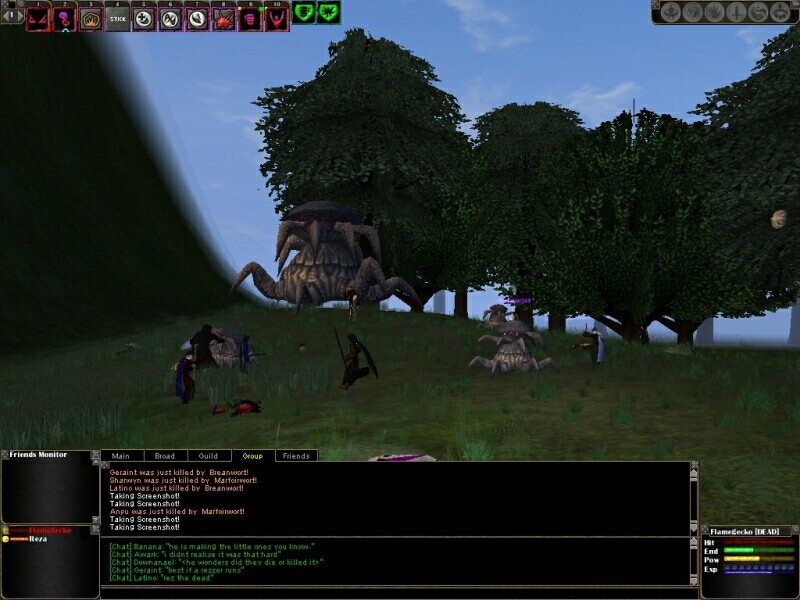Select Reza in the group member list
Viewport: 800px width, 600px height.
click(x=38, y=538)
